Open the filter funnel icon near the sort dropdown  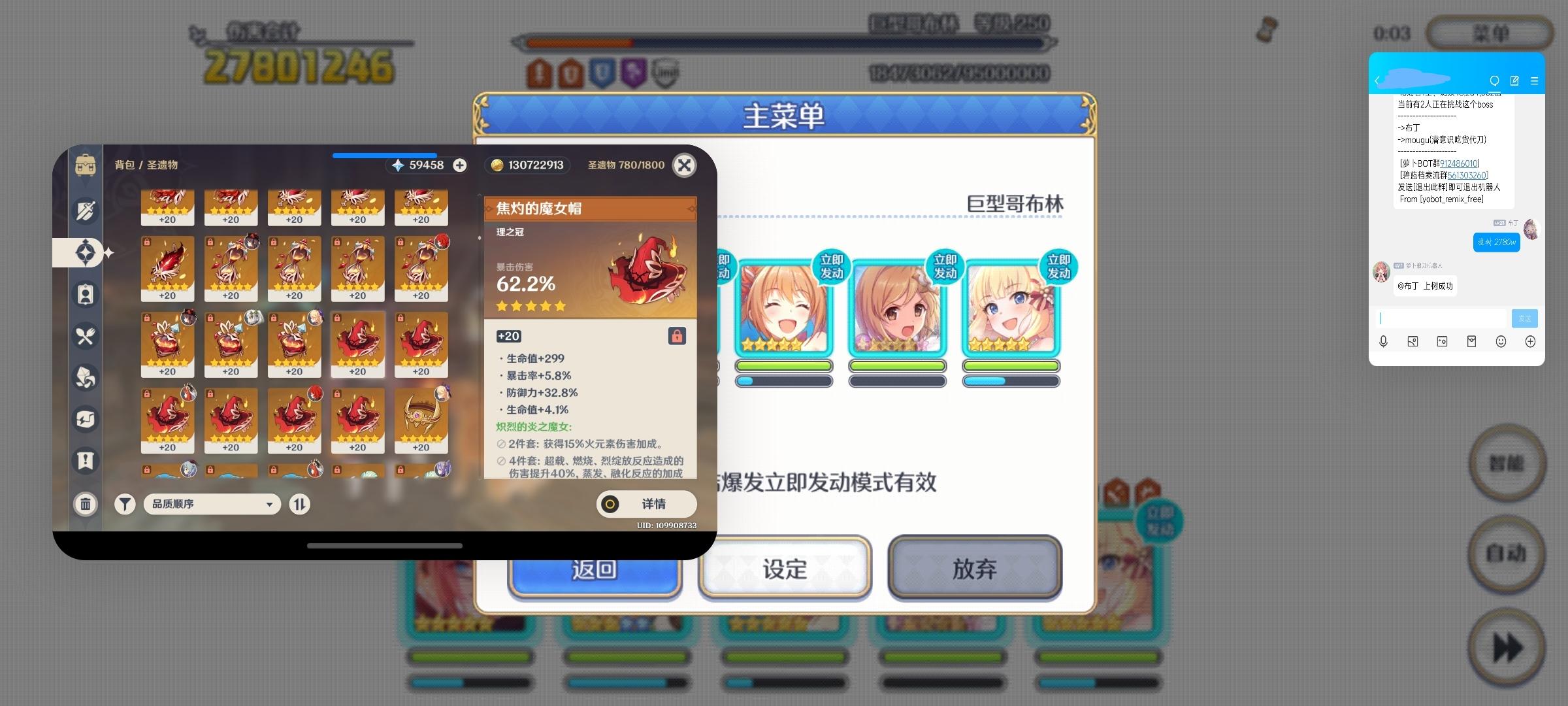[x=125, y=504]
